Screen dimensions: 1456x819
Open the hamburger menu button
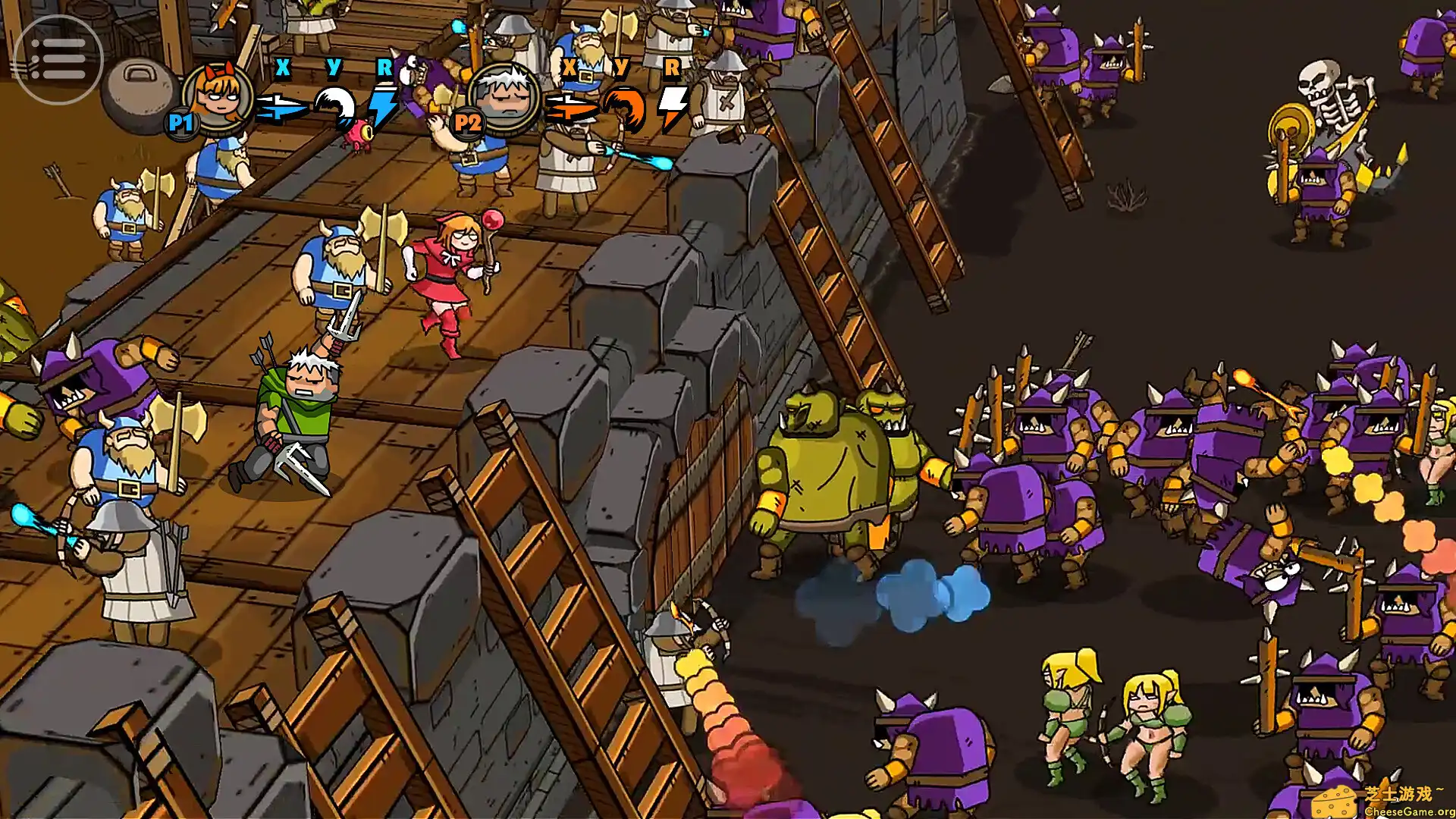(58, 58)
